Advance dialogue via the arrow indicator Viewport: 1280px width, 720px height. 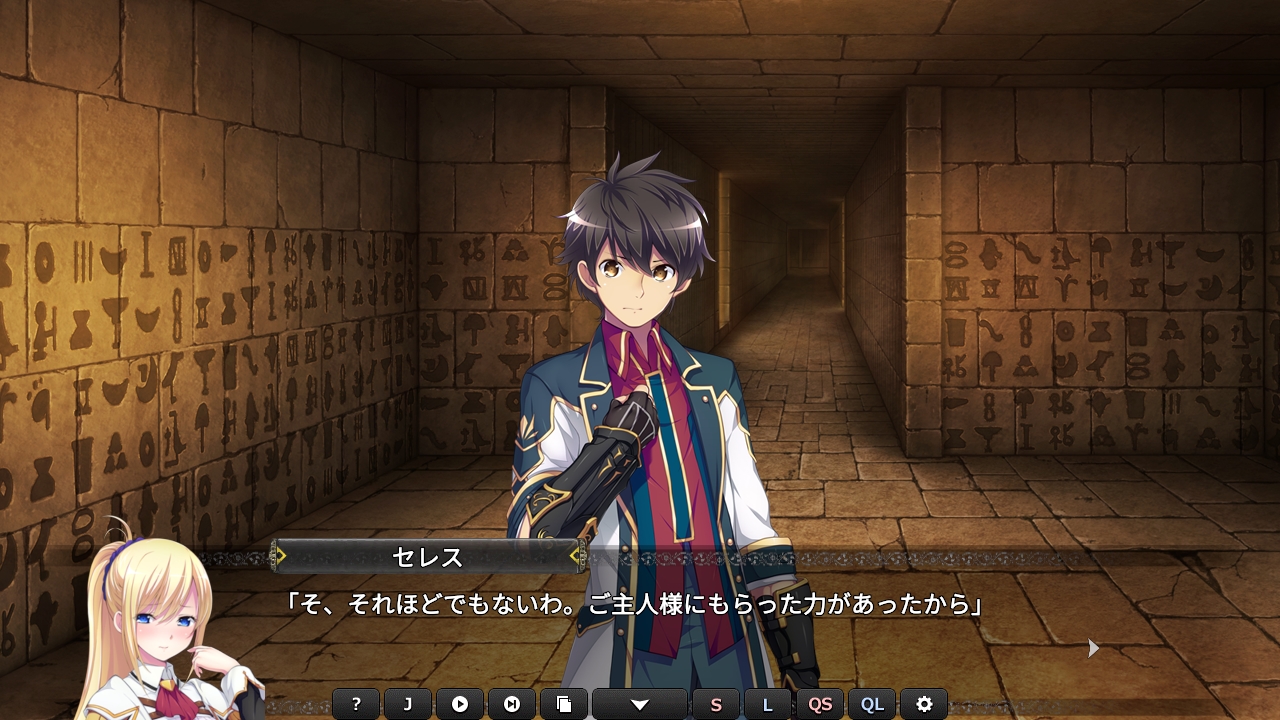coord(1093,649)
